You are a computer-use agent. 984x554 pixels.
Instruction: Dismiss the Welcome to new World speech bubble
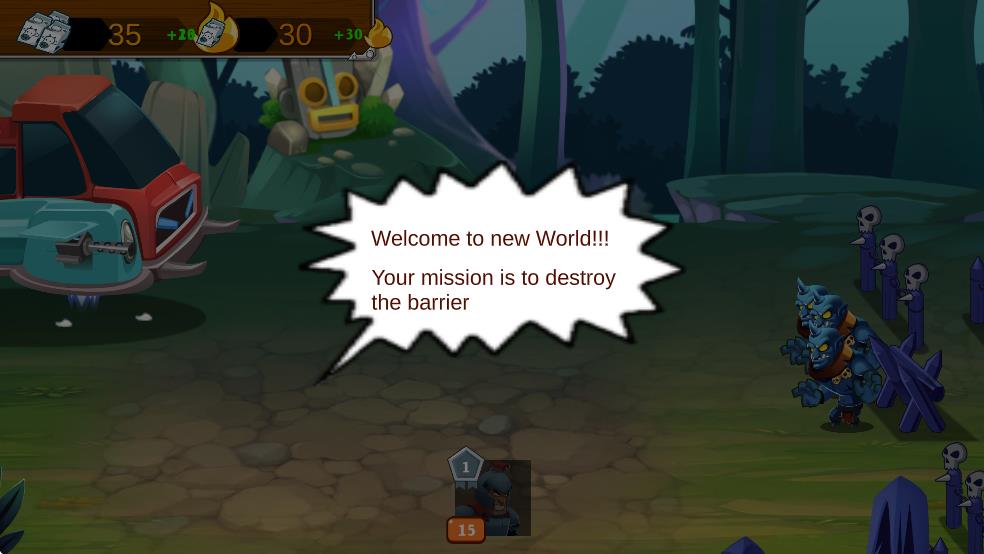click(492, 268)
